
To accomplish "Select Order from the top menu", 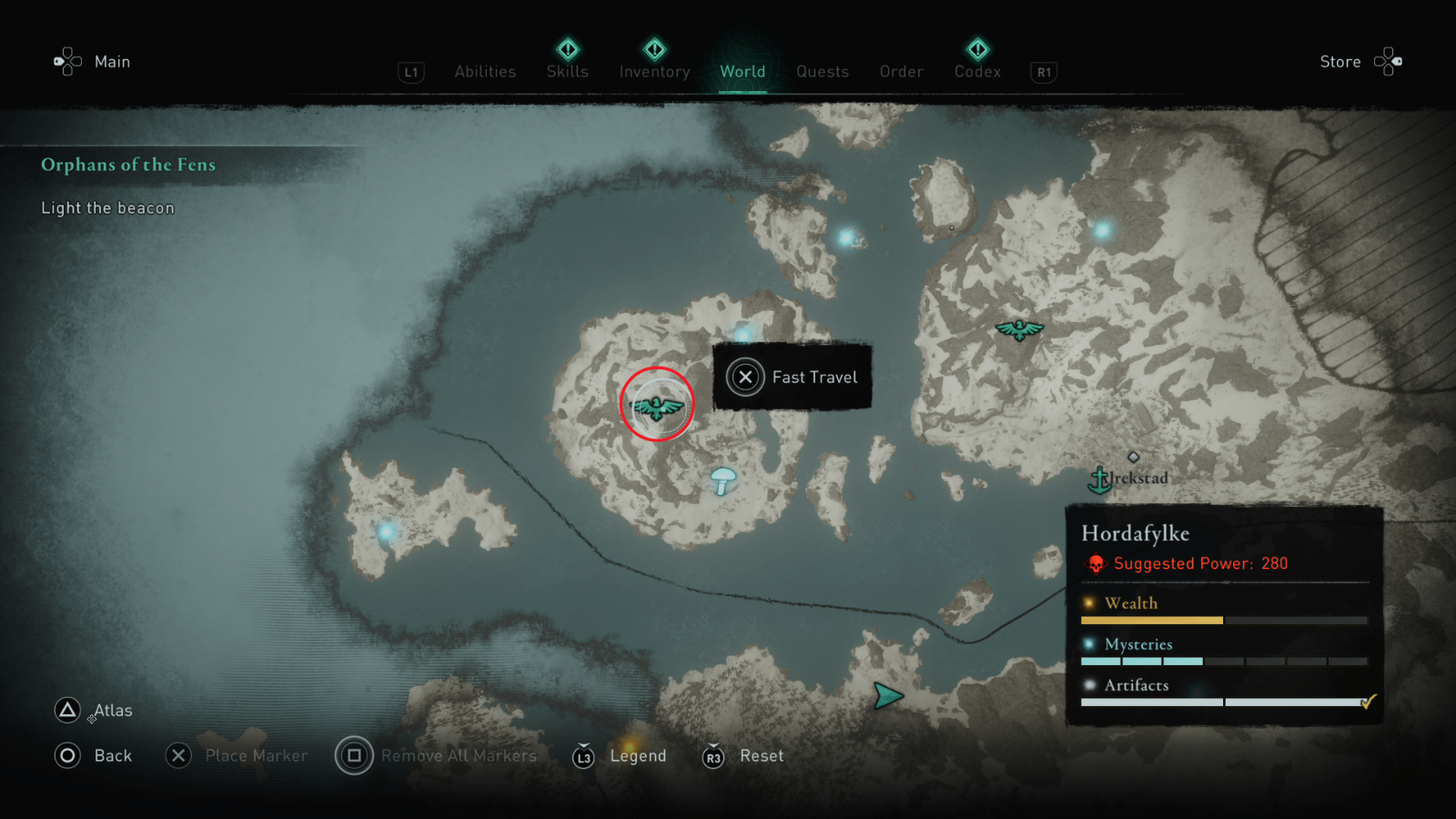I will coord(900,72).
